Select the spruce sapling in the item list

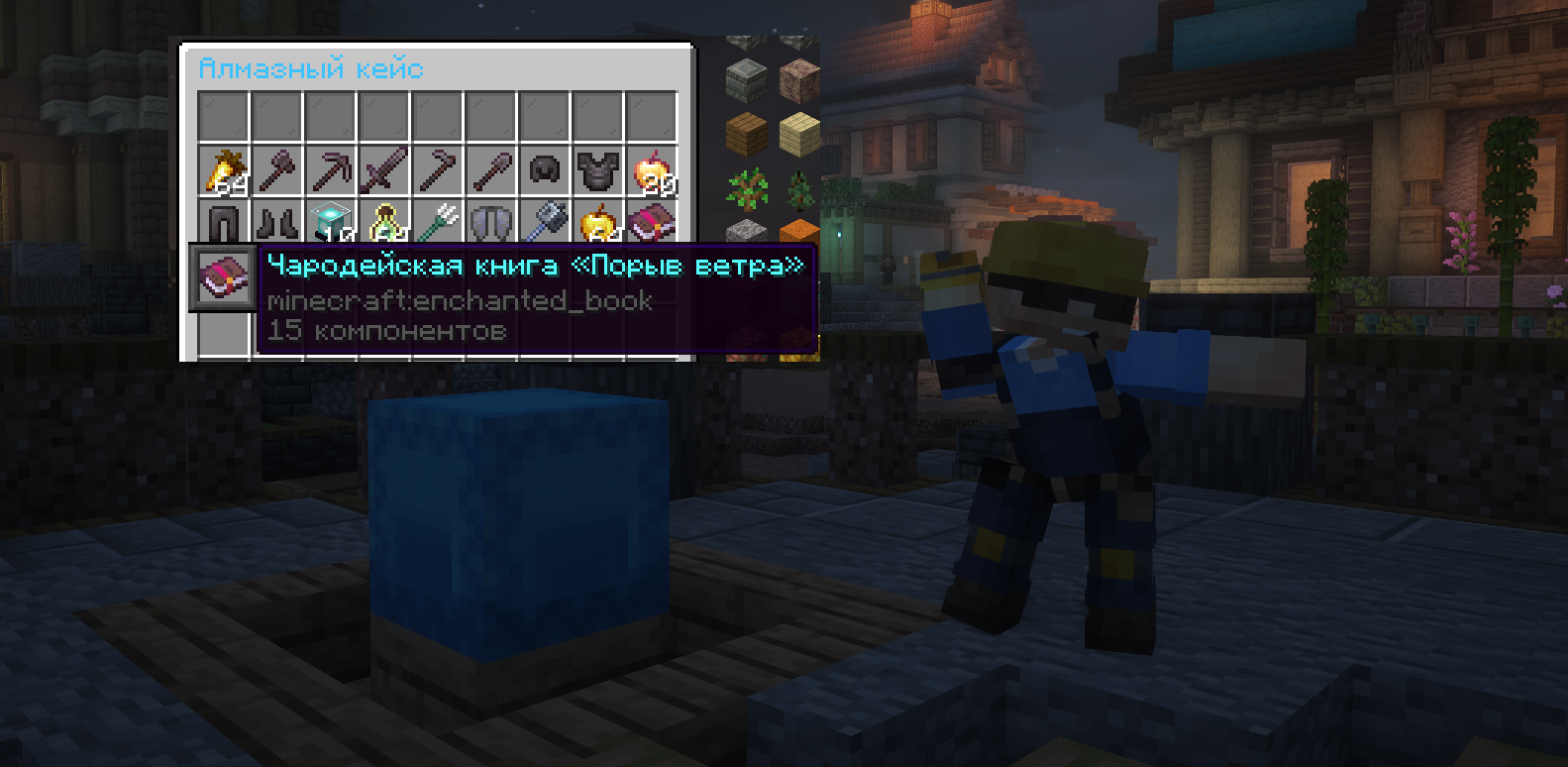799,187
